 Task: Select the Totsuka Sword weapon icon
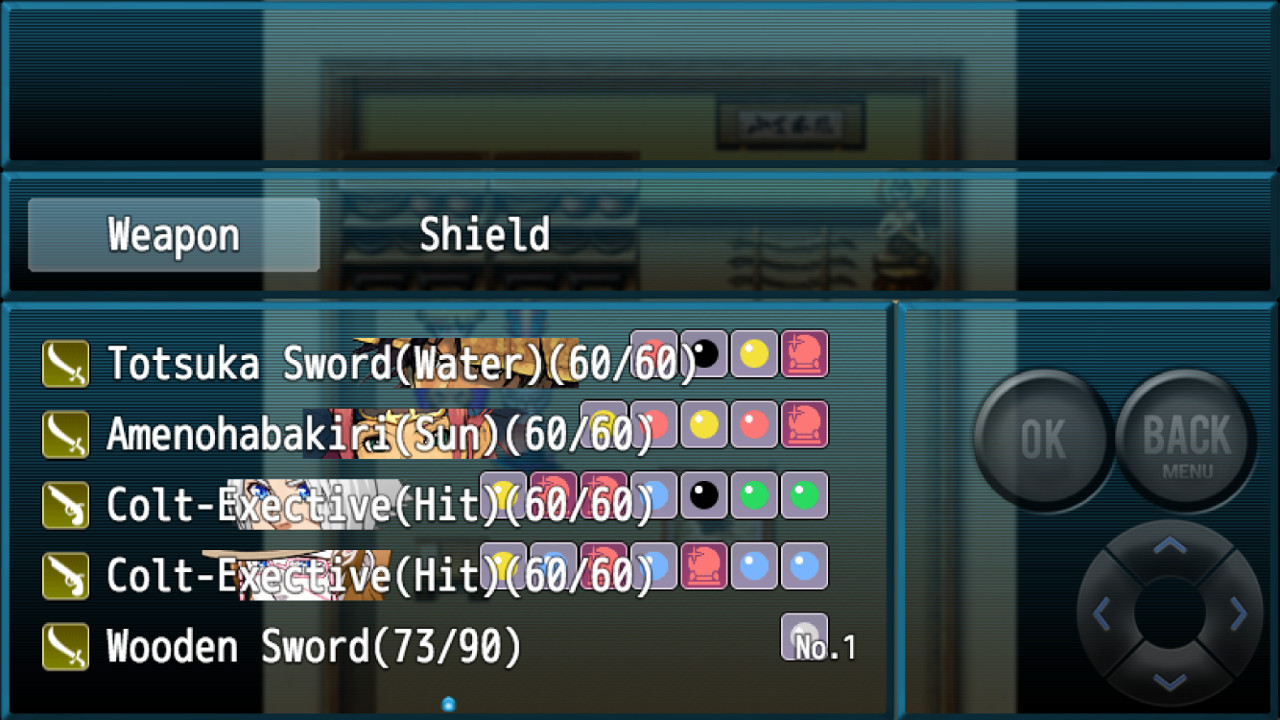(64, 363)
